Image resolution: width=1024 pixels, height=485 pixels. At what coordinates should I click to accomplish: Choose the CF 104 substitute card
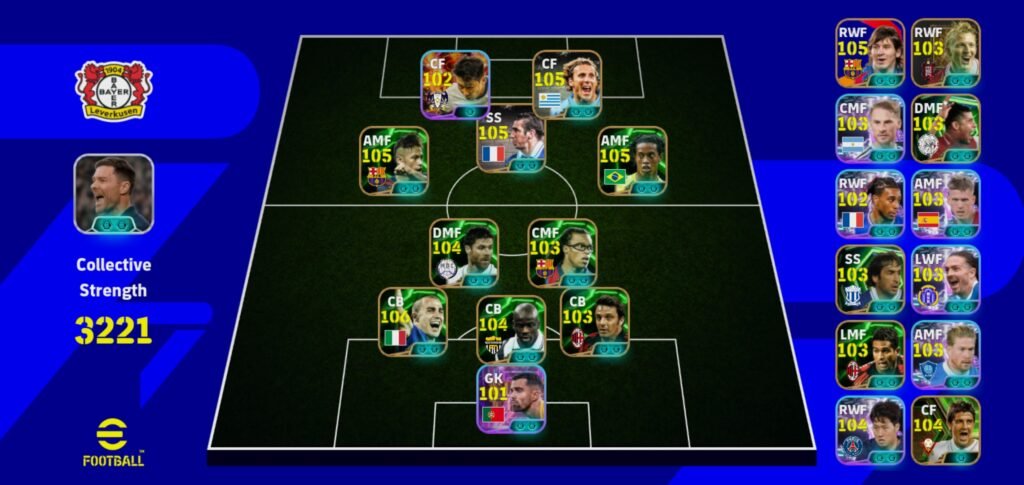(x=945, y=429)
